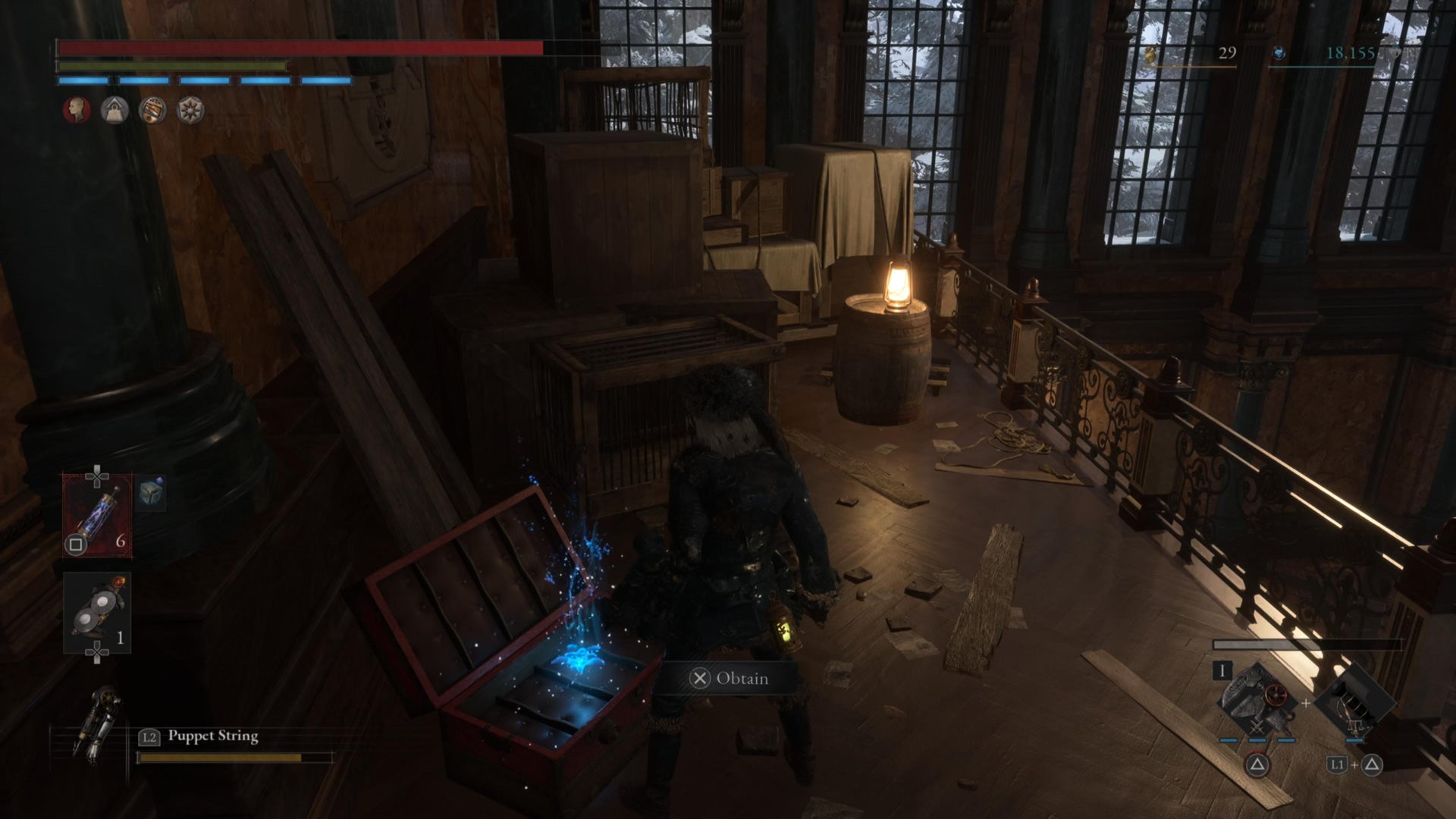Image resolution: width=1456 pixels, height=819 pixels.
Task: Click the weapon slot I indicator
Action: click(x=1222, y=671)
